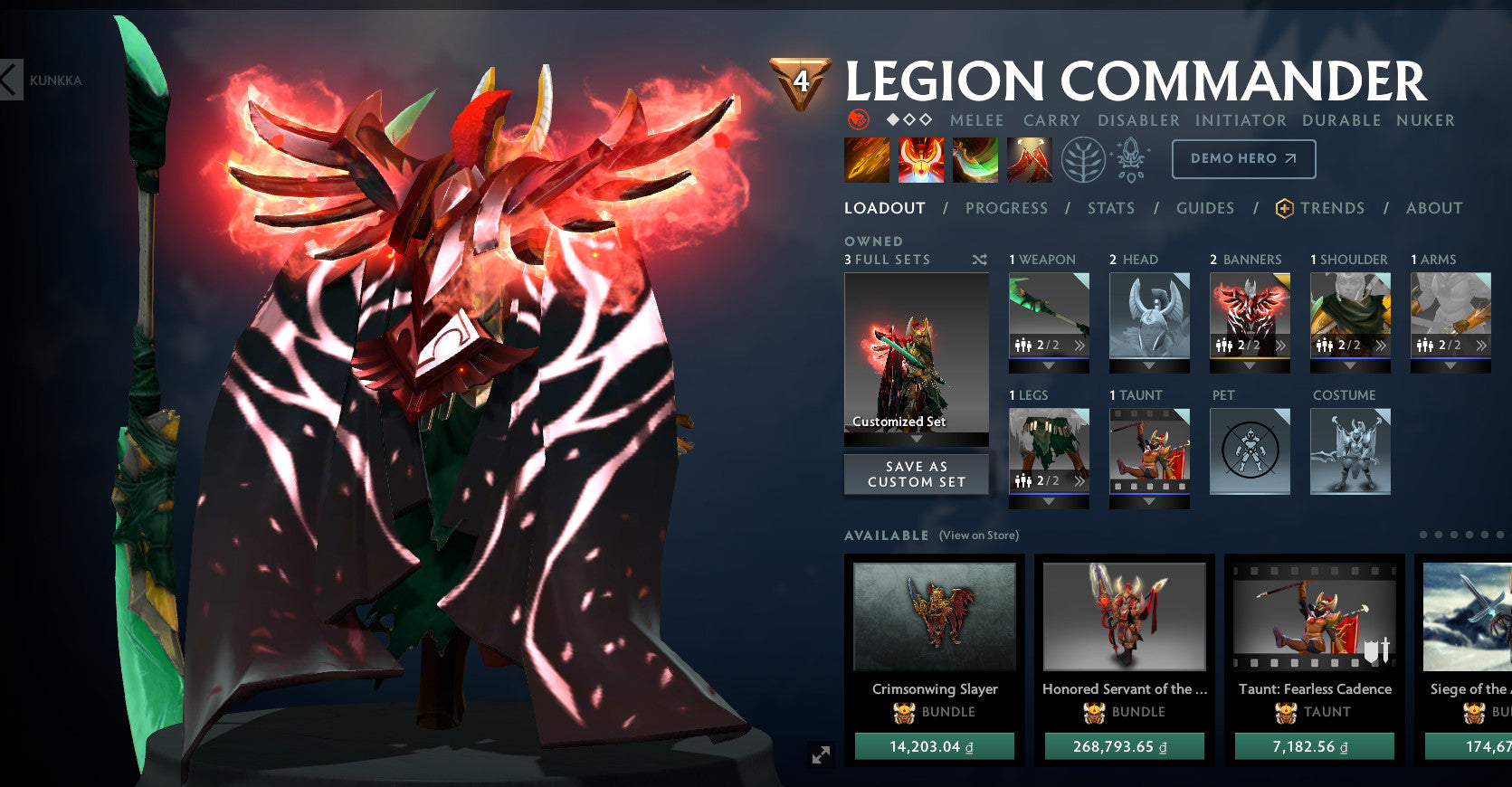1512x787 pixels.
Task: Click the Demo Hero button
Action: click(1243, 158)
